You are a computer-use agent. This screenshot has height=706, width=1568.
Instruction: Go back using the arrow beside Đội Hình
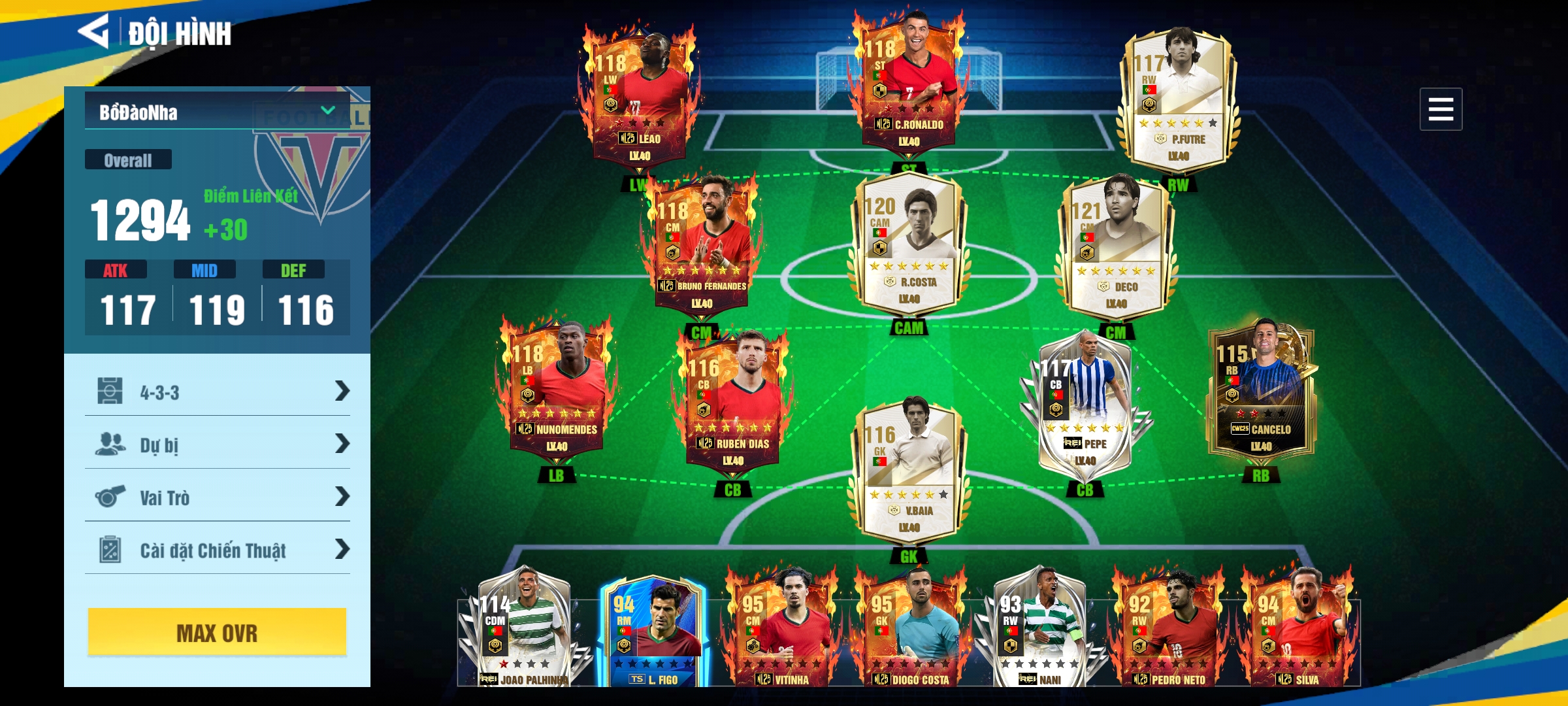[x=94, y=31]
